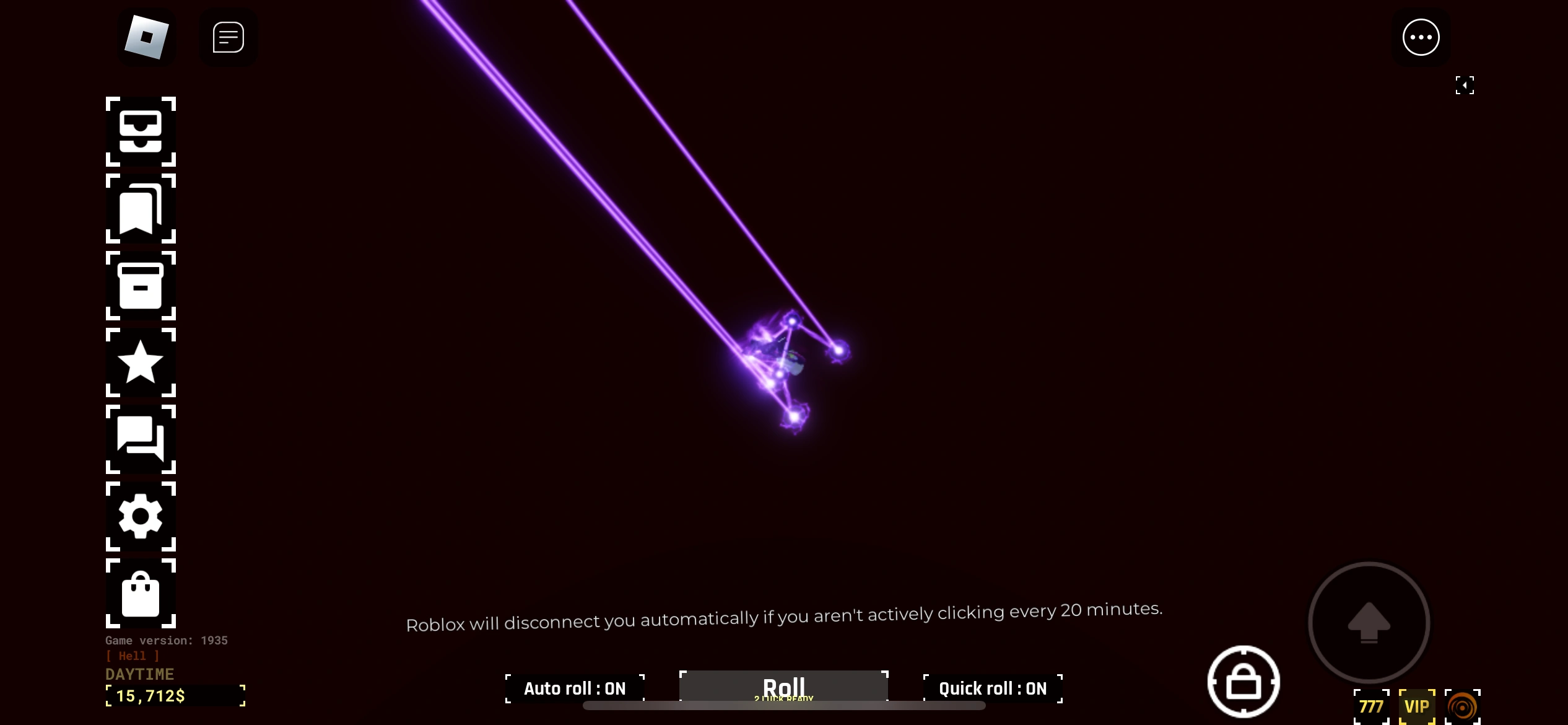Toggle Quick roll off
Screen dimensions: 1568x725
(x=992, y=688)
